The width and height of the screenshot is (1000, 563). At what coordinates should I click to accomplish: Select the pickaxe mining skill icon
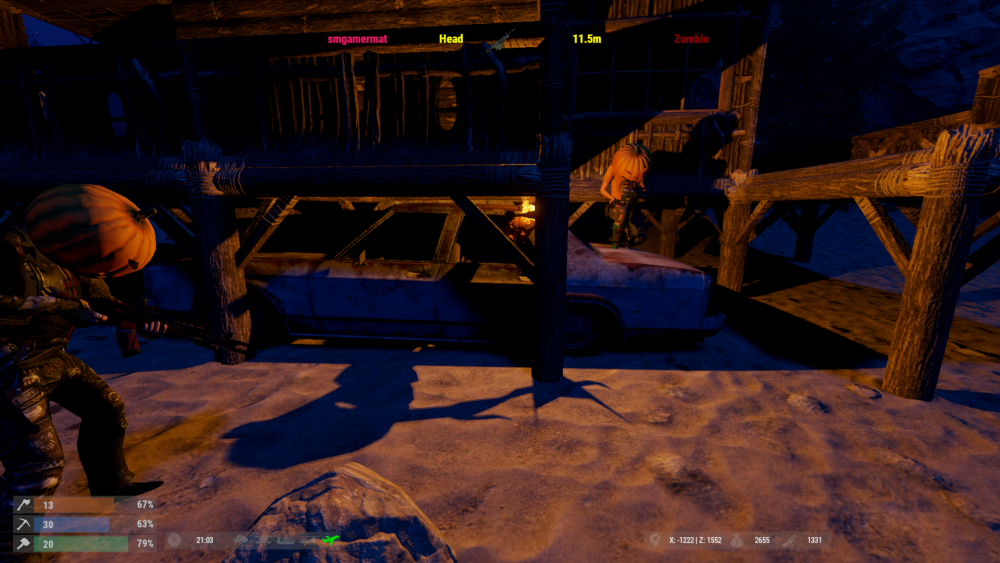[x=22, y=524]
